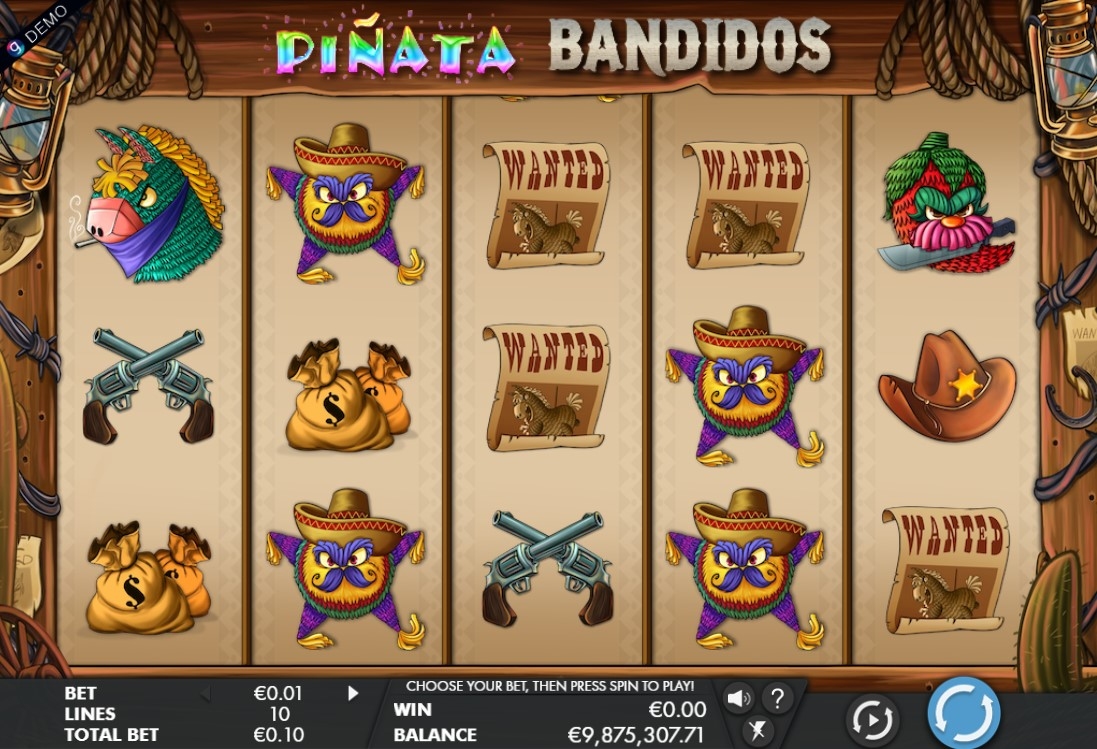Image resolution: width=1097 pixels, height=749 pixels.
Task: Decrease the bet with the left arrow
Action: click(x=205, y=693)
